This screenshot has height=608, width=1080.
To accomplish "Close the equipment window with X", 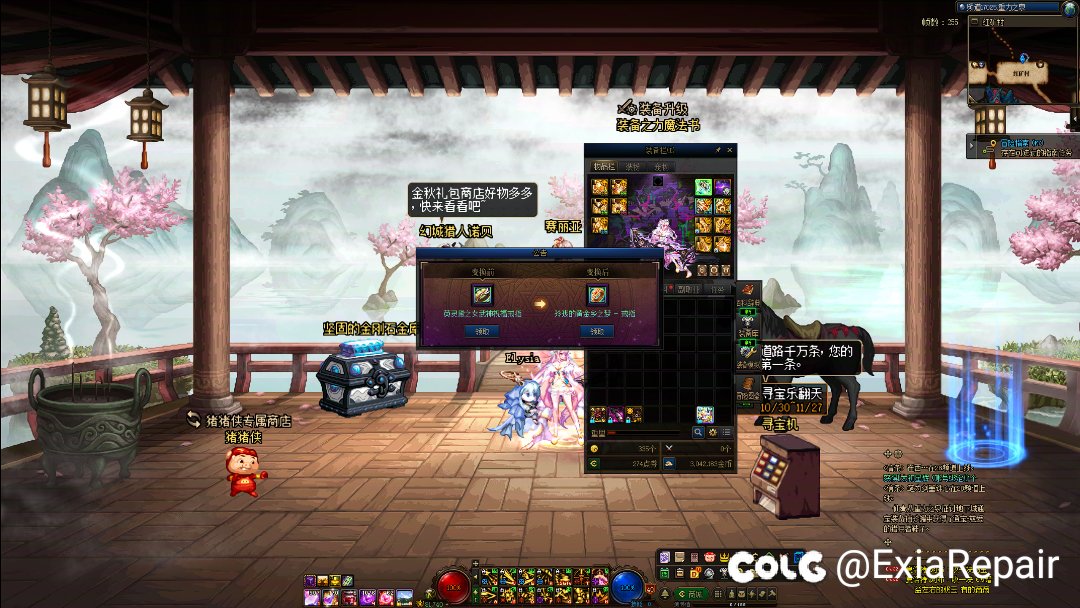I will click(x=731, y=149).
